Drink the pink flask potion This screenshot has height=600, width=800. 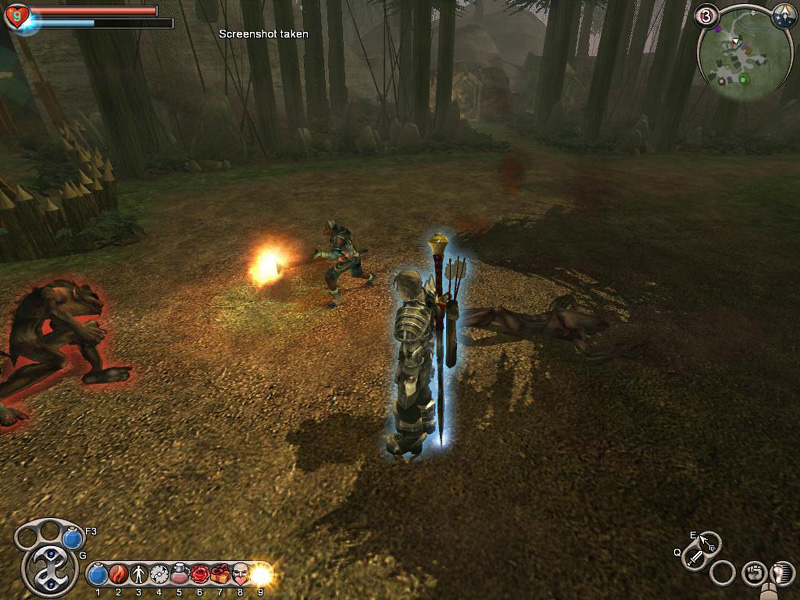(180, 575)
